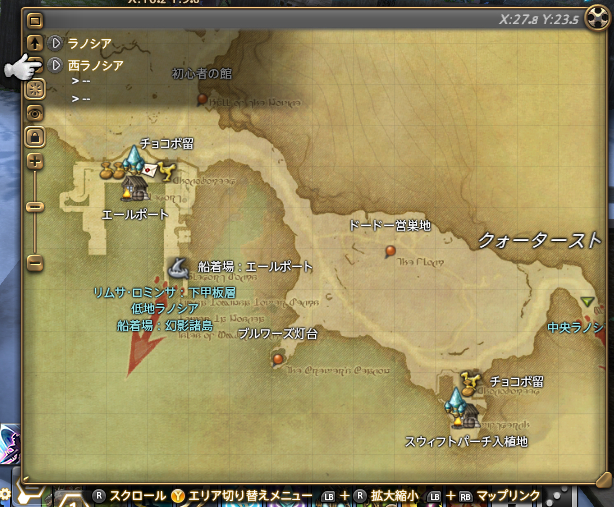Follow the 中央ラノシア zone link

(575, 327)
